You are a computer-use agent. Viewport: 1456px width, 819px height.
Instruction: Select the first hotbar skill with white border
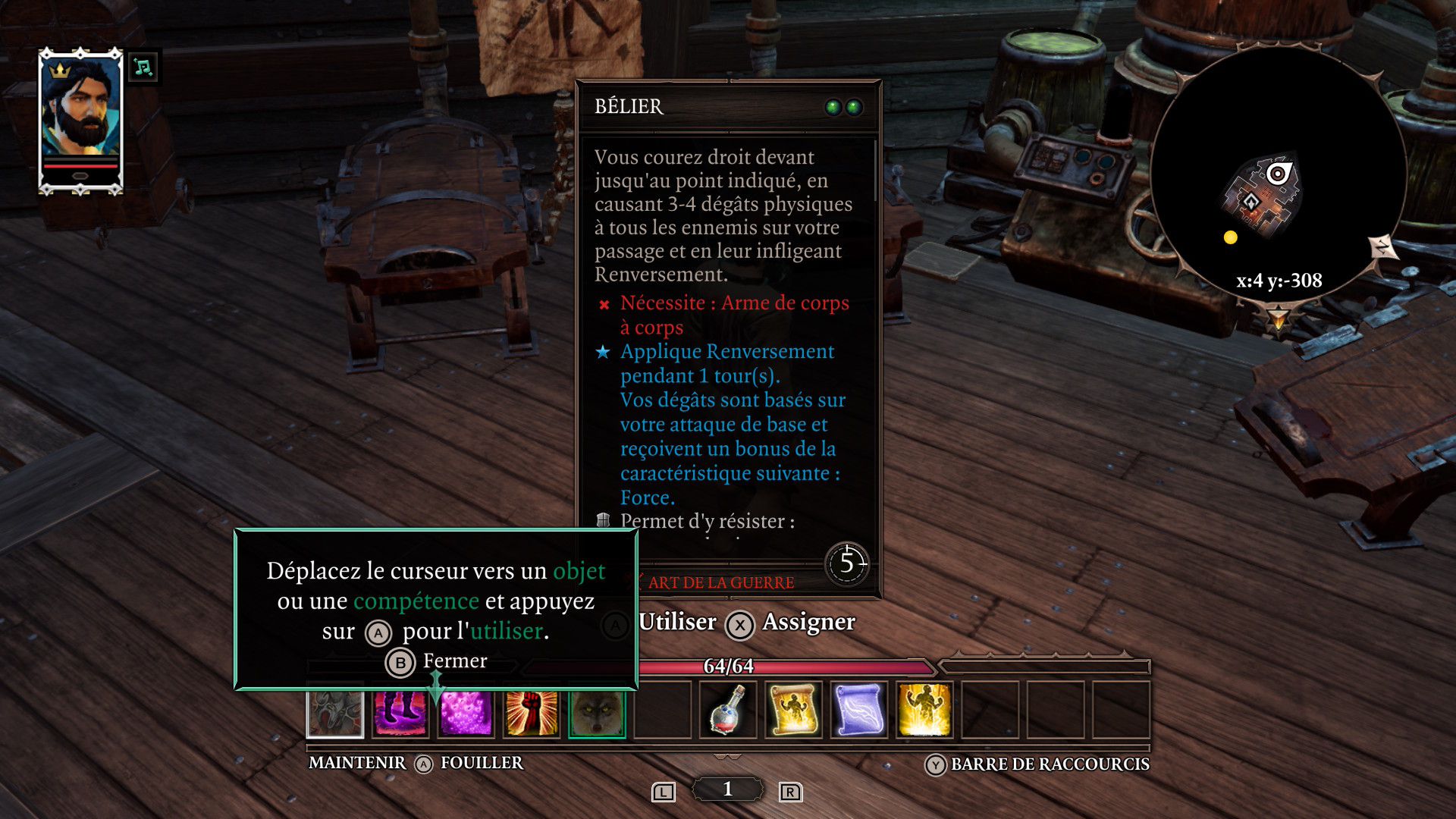335,713
